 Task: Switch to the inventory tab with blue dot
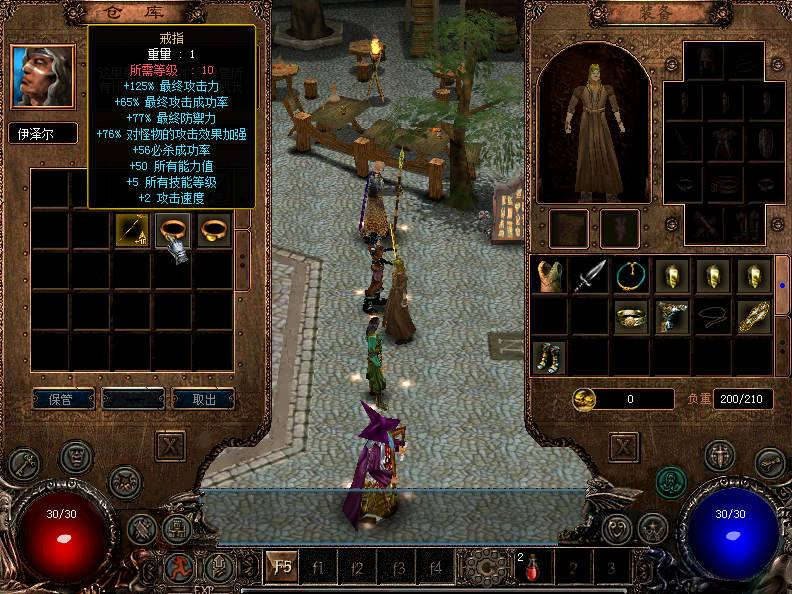pyautogui.click(x=781, y=283)
